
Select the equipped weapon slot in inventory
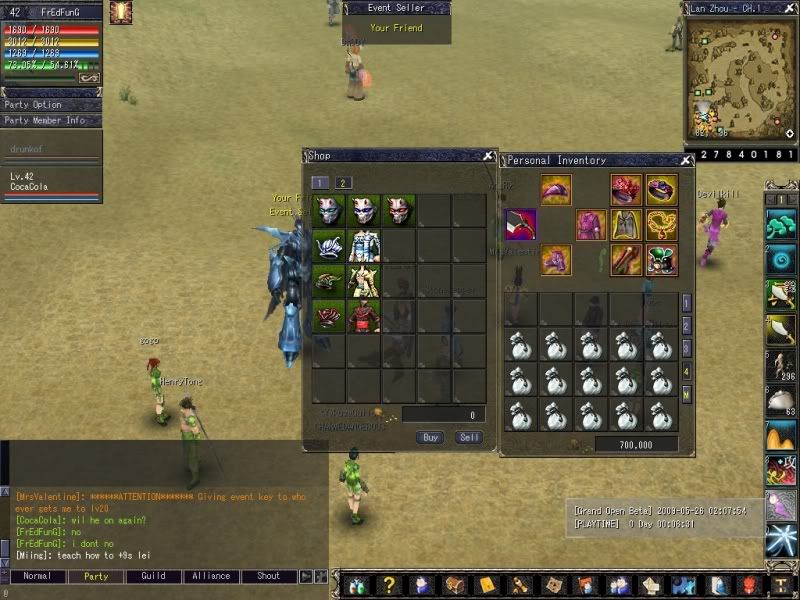[x=521, y=224]
